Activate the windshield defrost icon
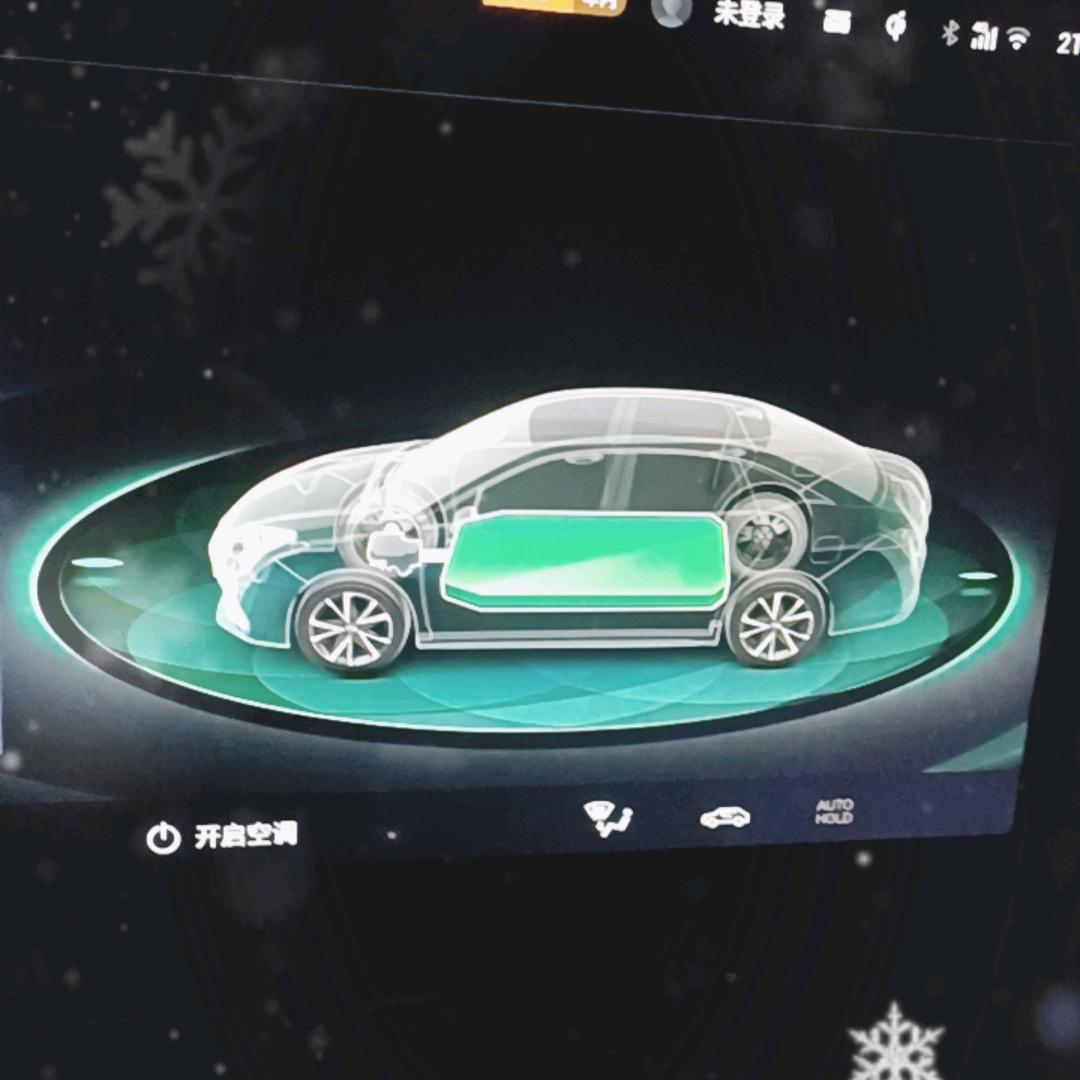This screenshot has height=1080, width=1080. [607, 819]
